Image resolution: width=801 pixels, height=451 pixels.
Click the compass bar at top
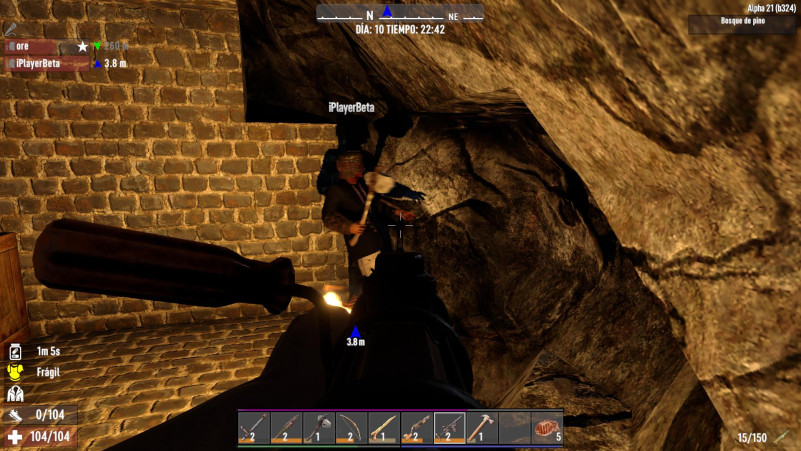coord(400,14)
